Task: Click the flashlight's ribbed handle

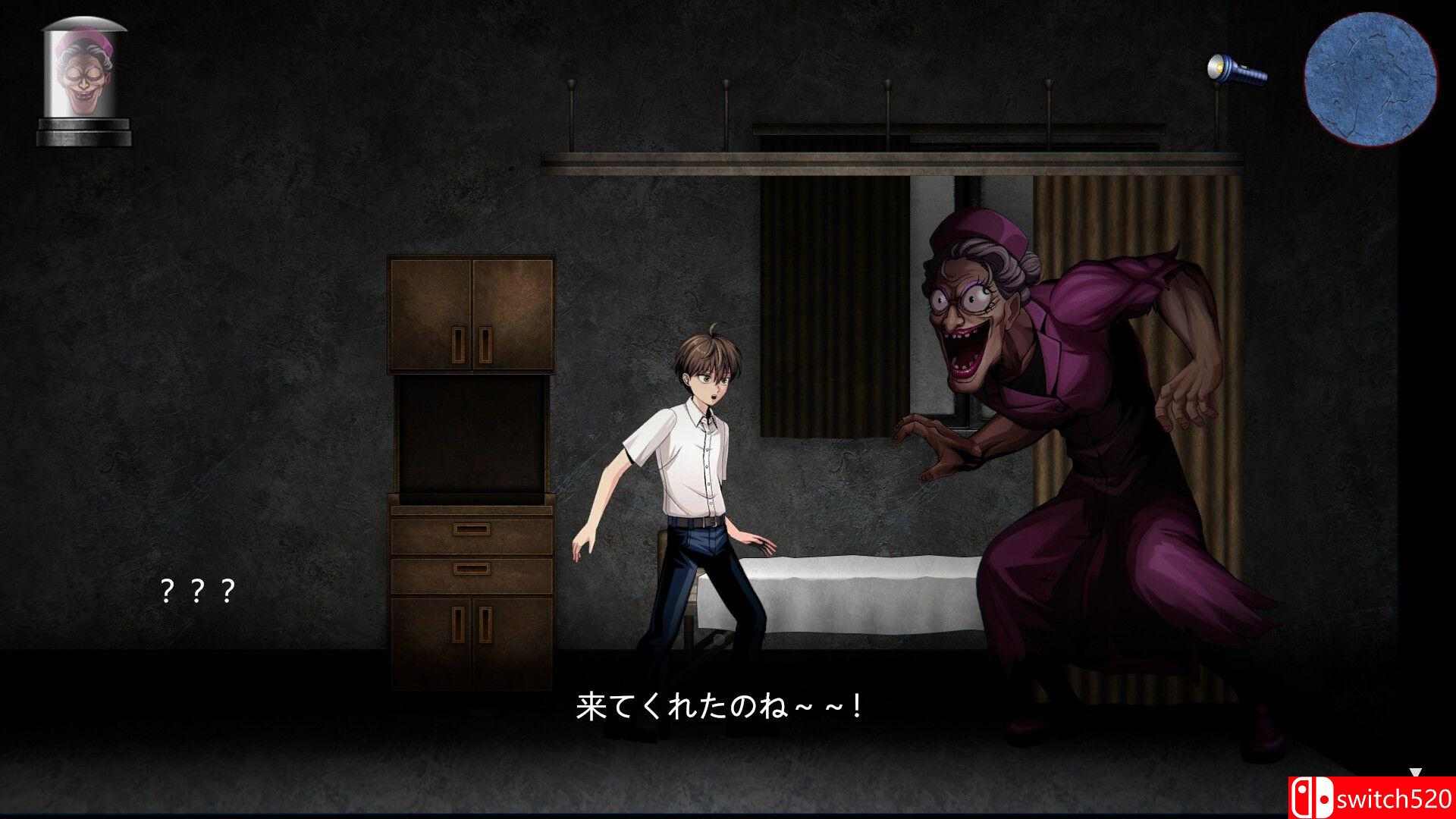Action: [x=1255, y=76]
